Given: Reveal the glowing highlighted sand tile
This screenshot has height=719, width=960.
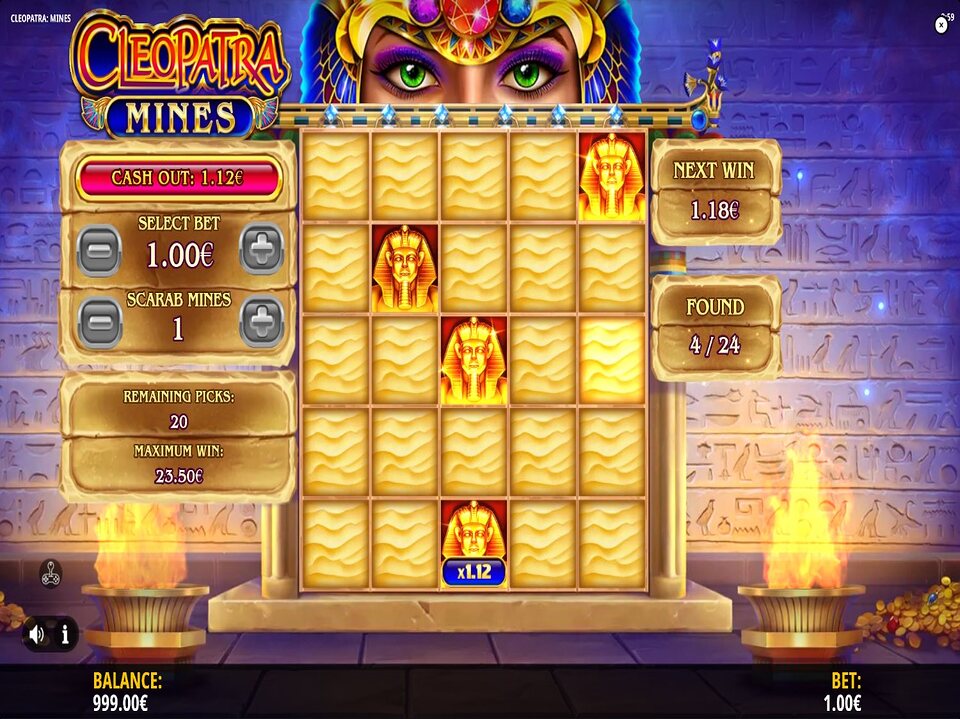Looking at the screenshot, I should (x=612, y=360).
